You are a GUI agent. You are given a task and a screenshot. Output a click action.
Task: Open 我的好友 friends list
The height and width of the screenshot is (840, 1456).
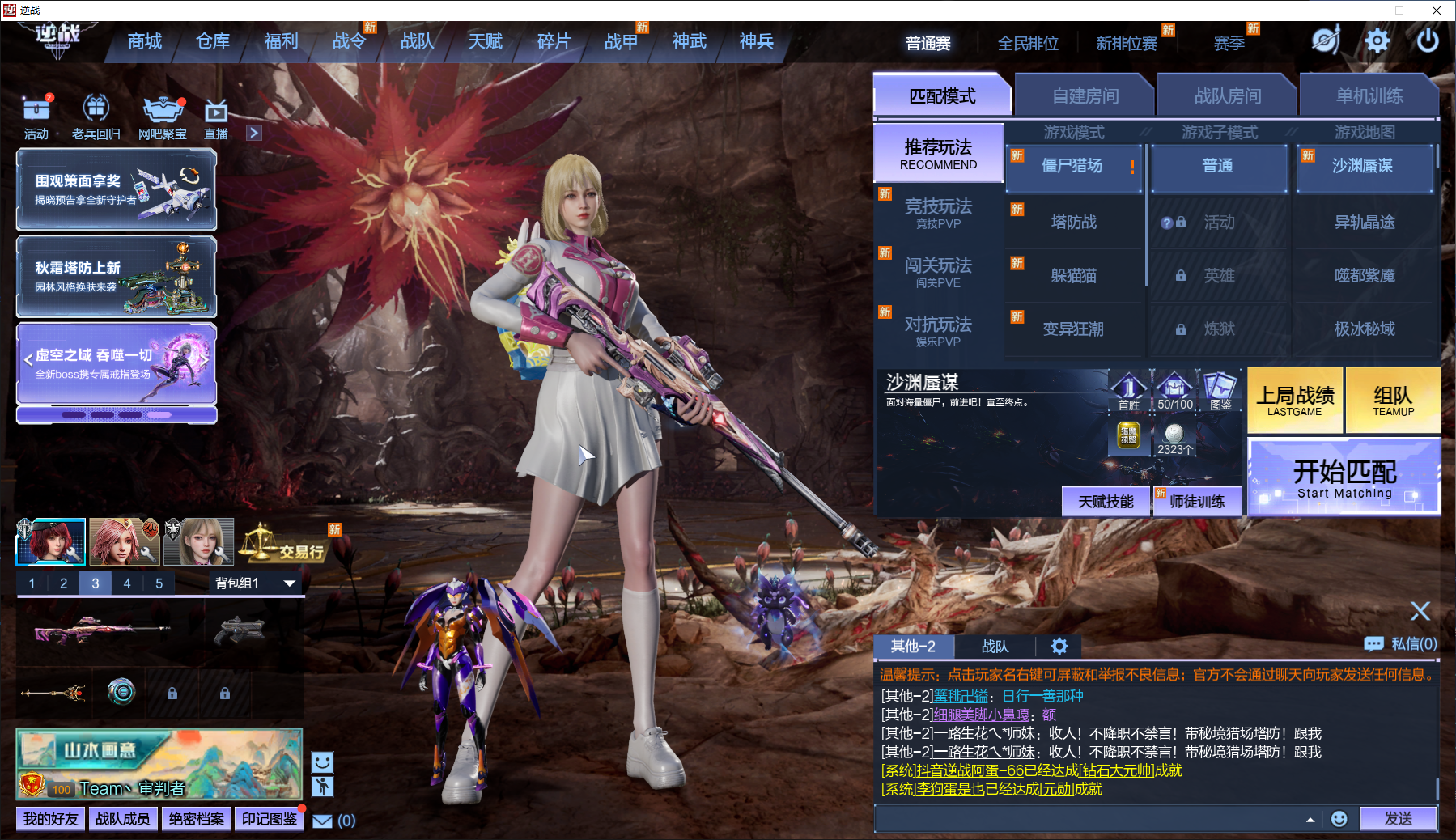51,819
